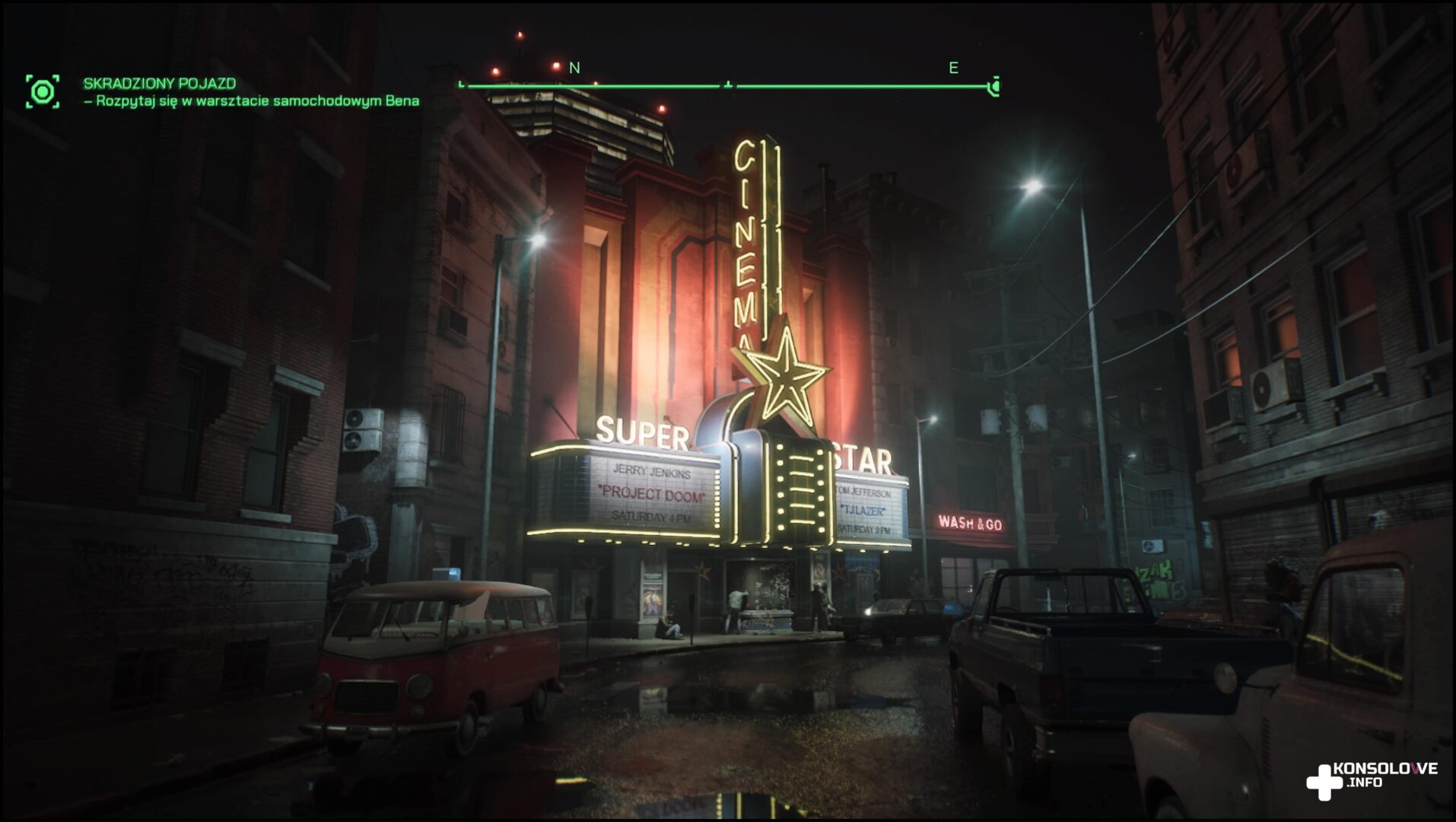Click the waypoint marker on the compass end
The width and height of the screenshot is (1456, 822).
tap(993, 88)
